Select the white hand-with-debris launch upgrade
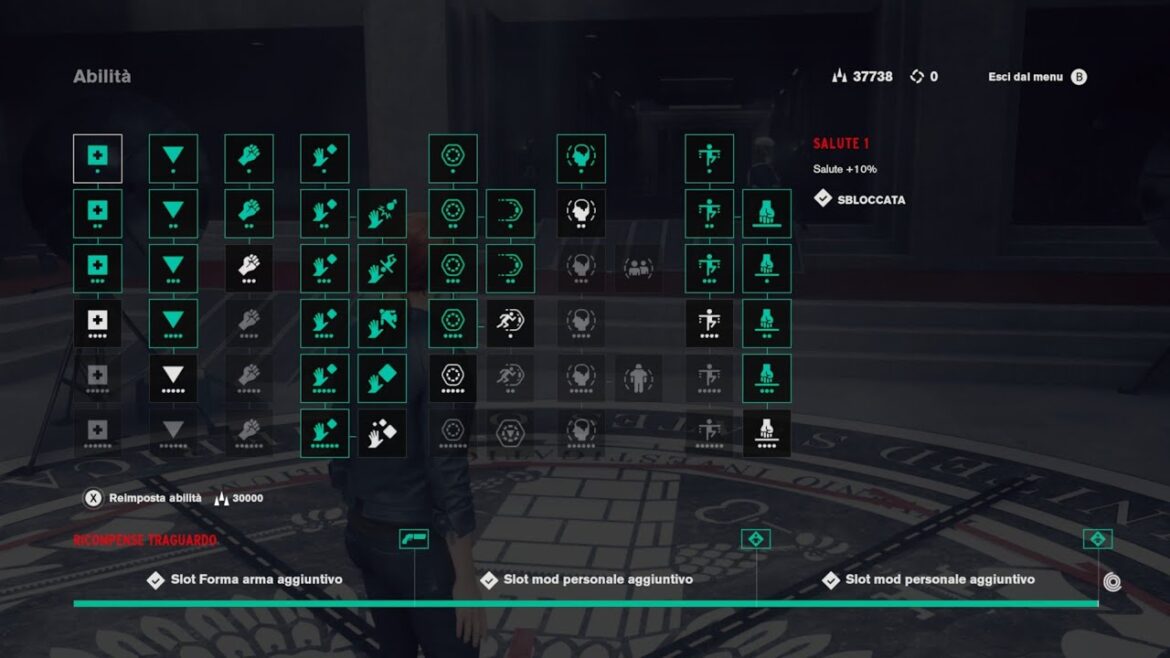The width and height of the screenshot is (1170, 658). tap(382, 433)
